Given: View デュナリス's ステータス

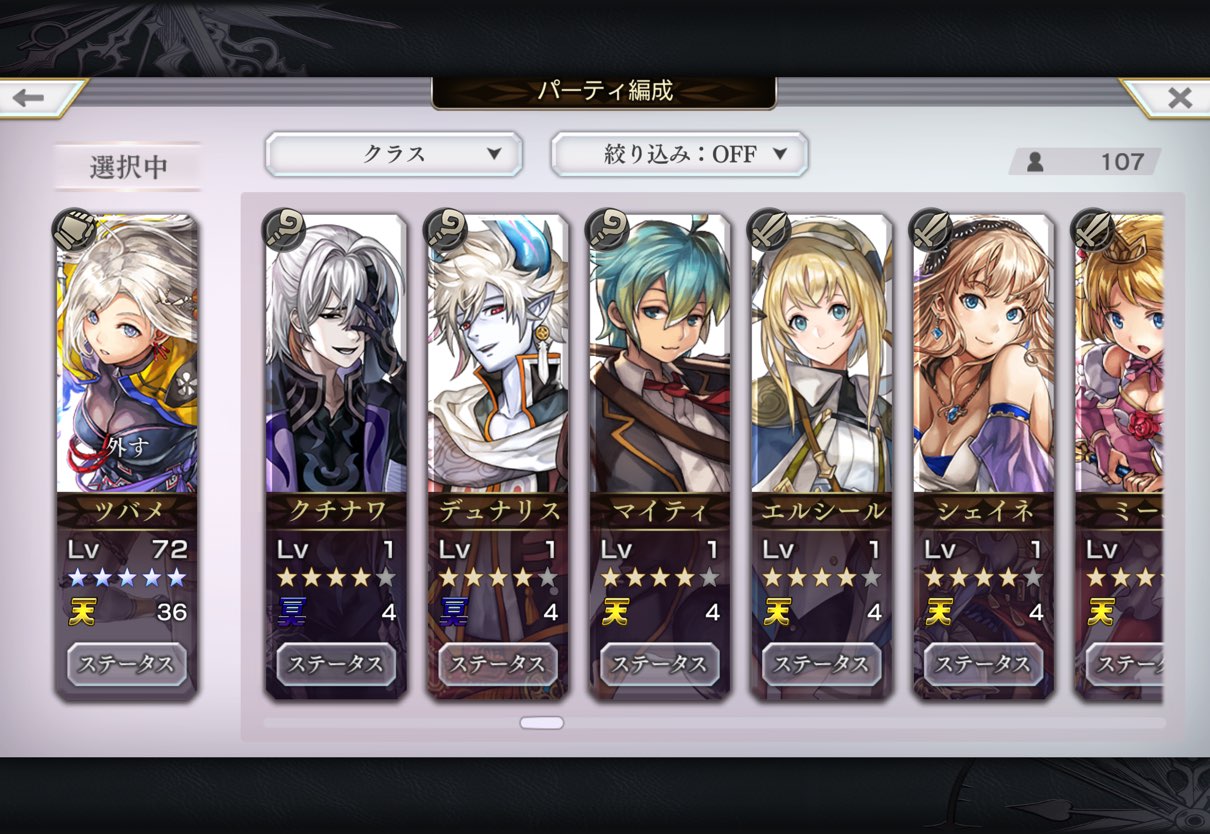Looking at the screenshot, I should (x=498, y=664).
